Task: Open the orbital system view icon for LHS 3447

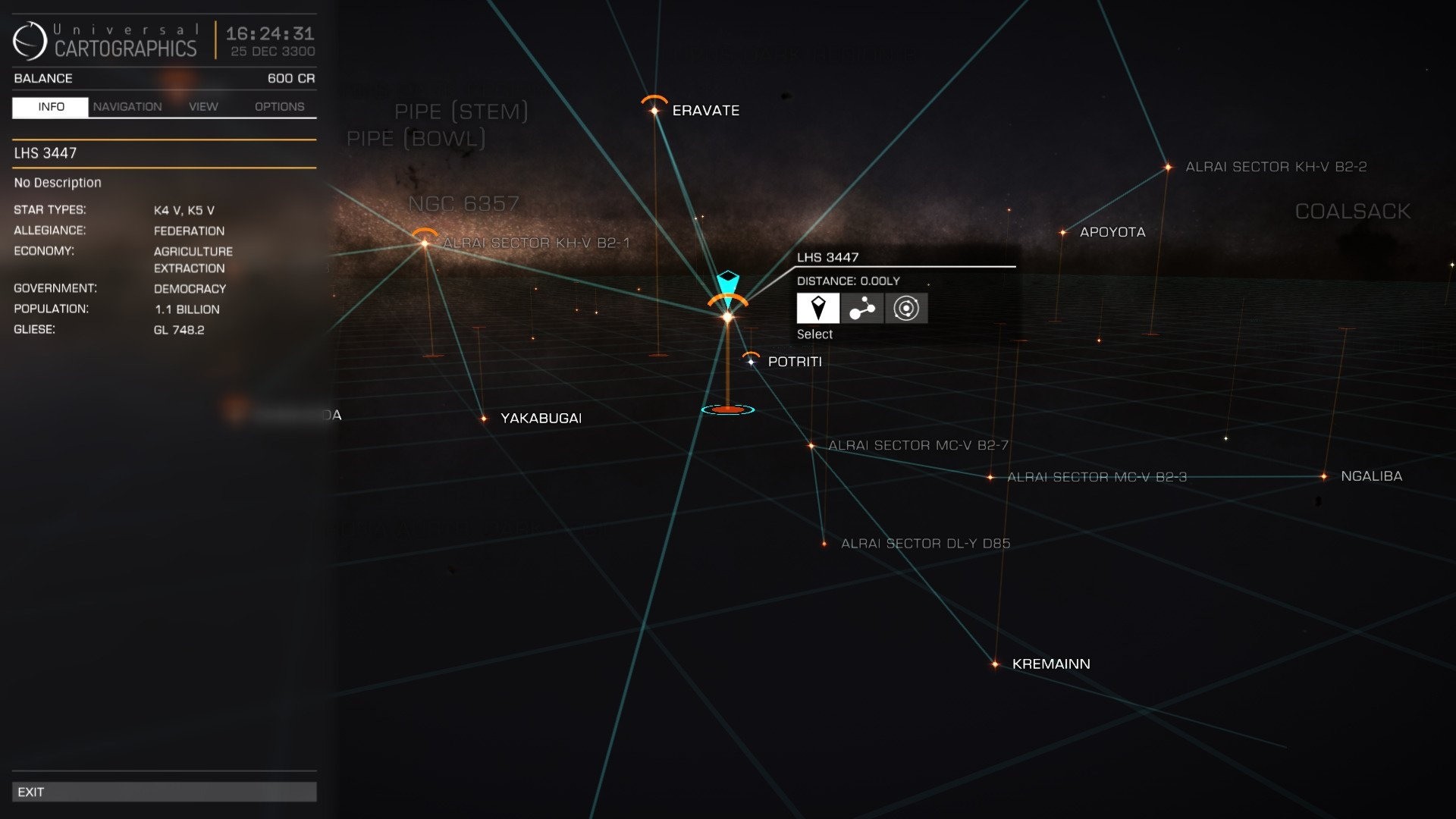Action: pos(905,309)
